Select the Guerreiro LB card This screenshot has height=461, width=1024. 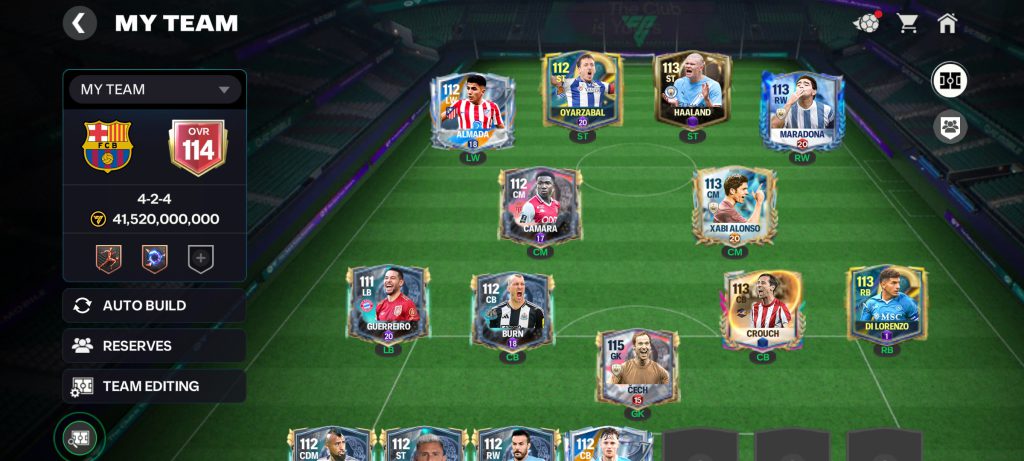(x=388, y=304)
